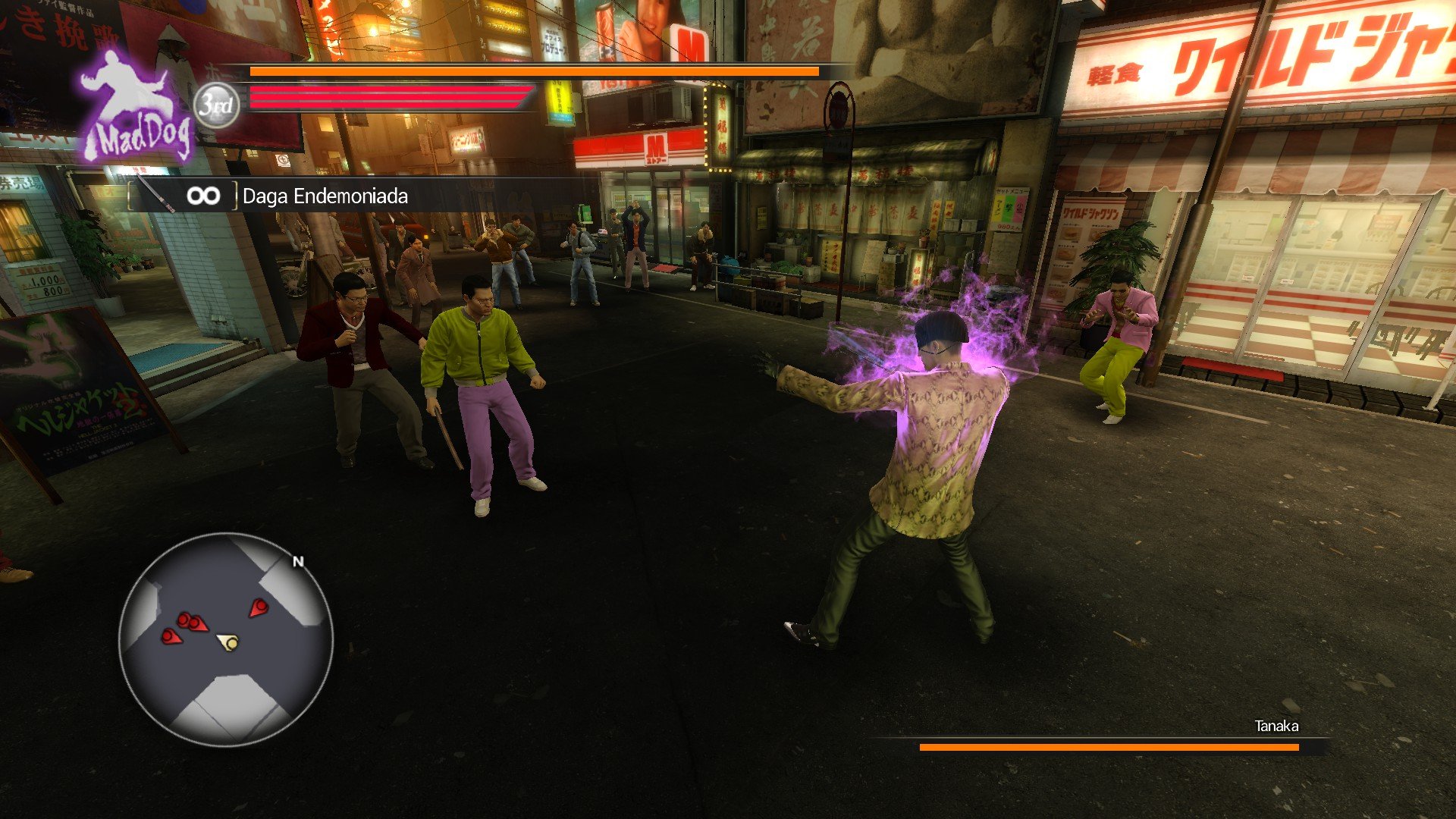Open the circular minimap

226,639
